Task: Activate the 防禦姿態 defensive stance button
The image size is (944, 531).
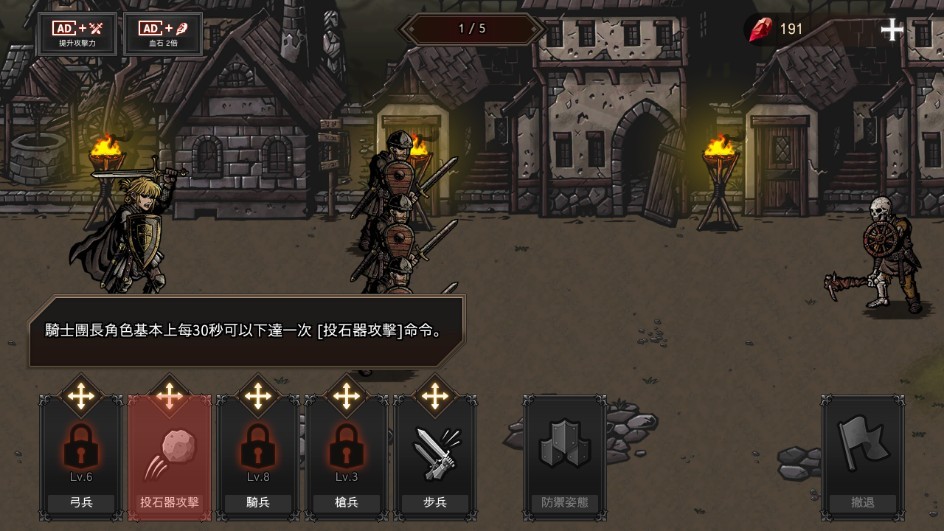Action: pyautogui.click(x=565, y=456)
